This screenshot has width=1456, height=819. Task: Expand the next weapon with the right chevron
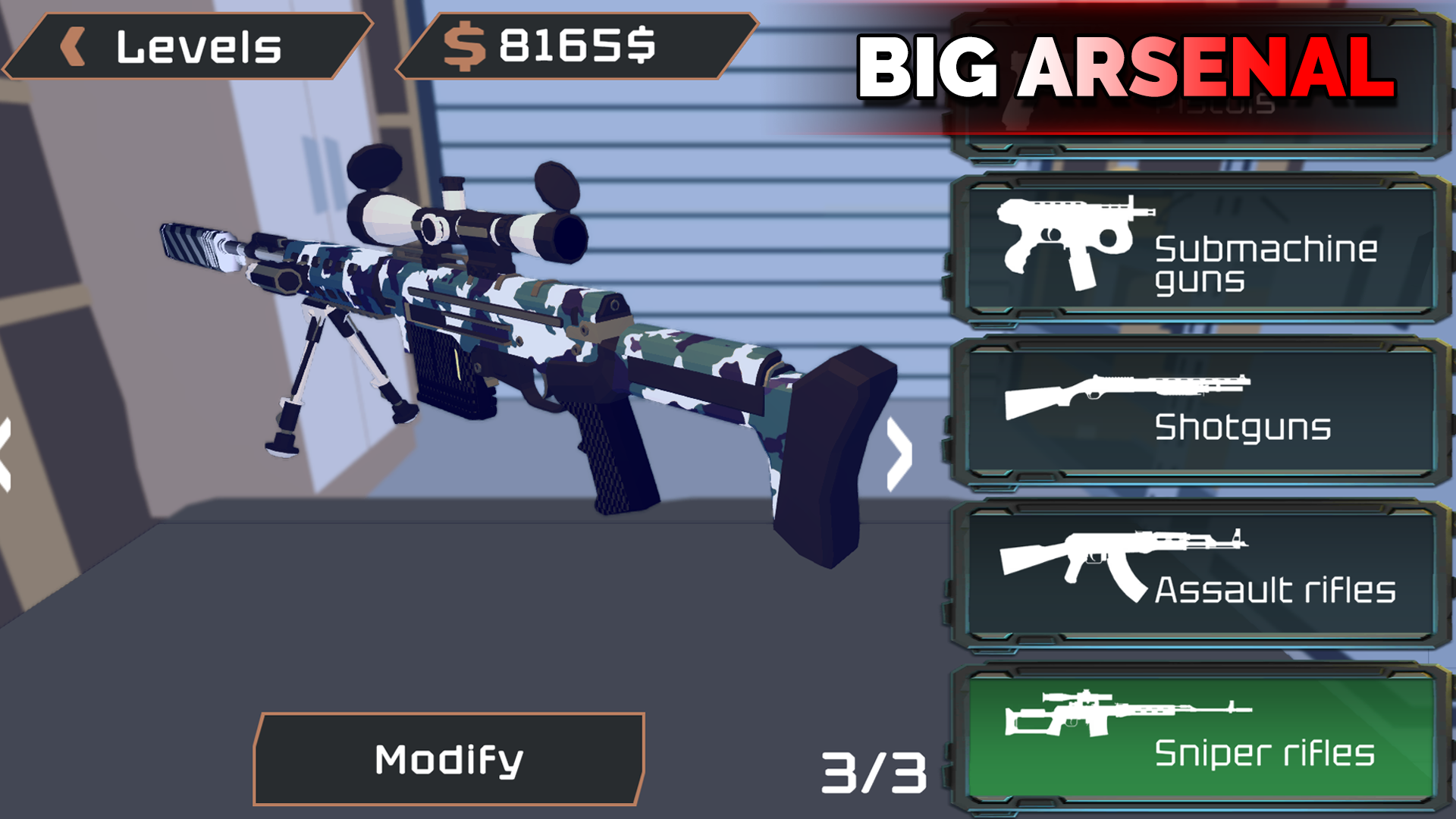899,455
